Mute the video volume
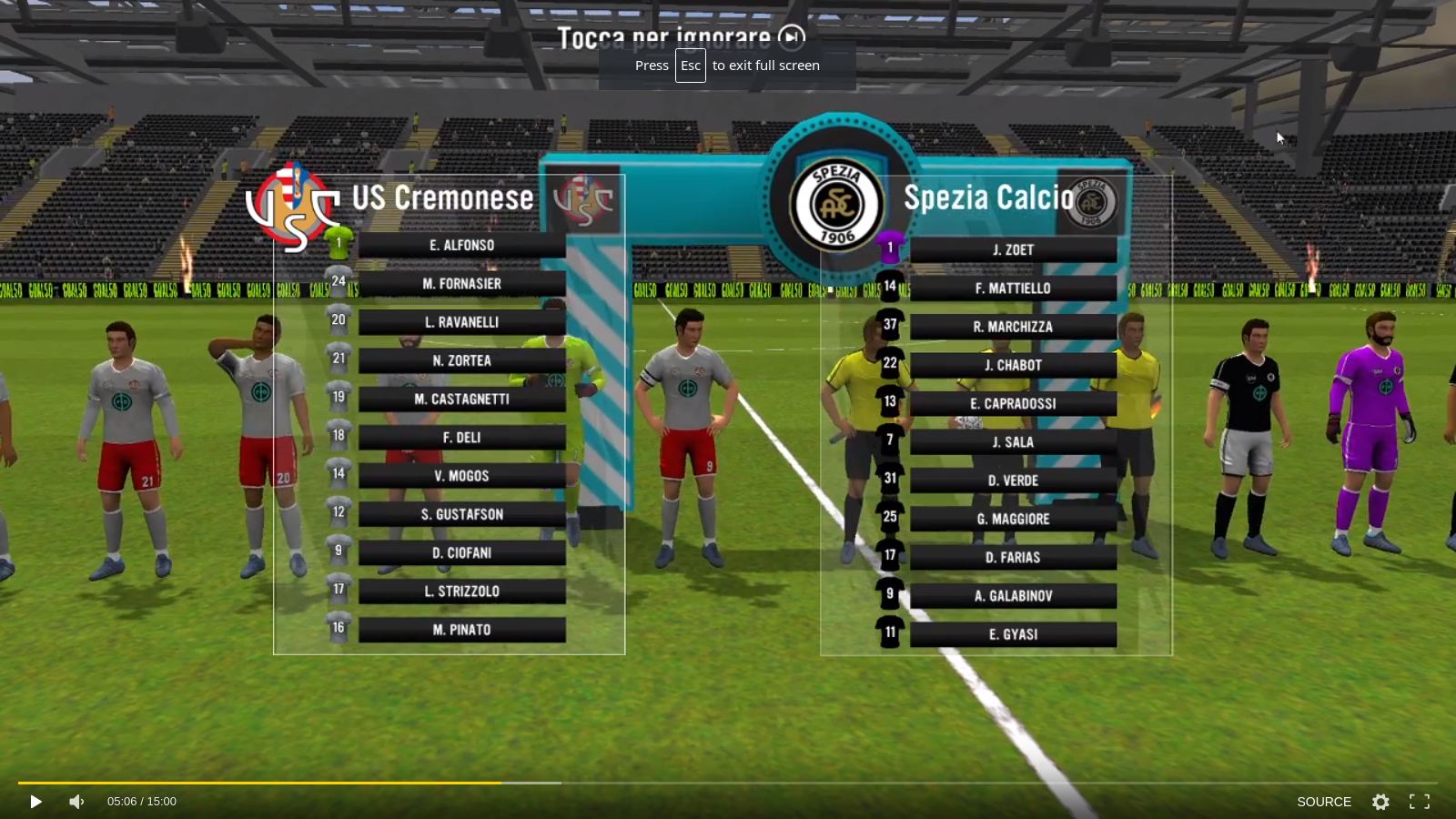This screenshot has width=1456, height=819. click(76, 802)
